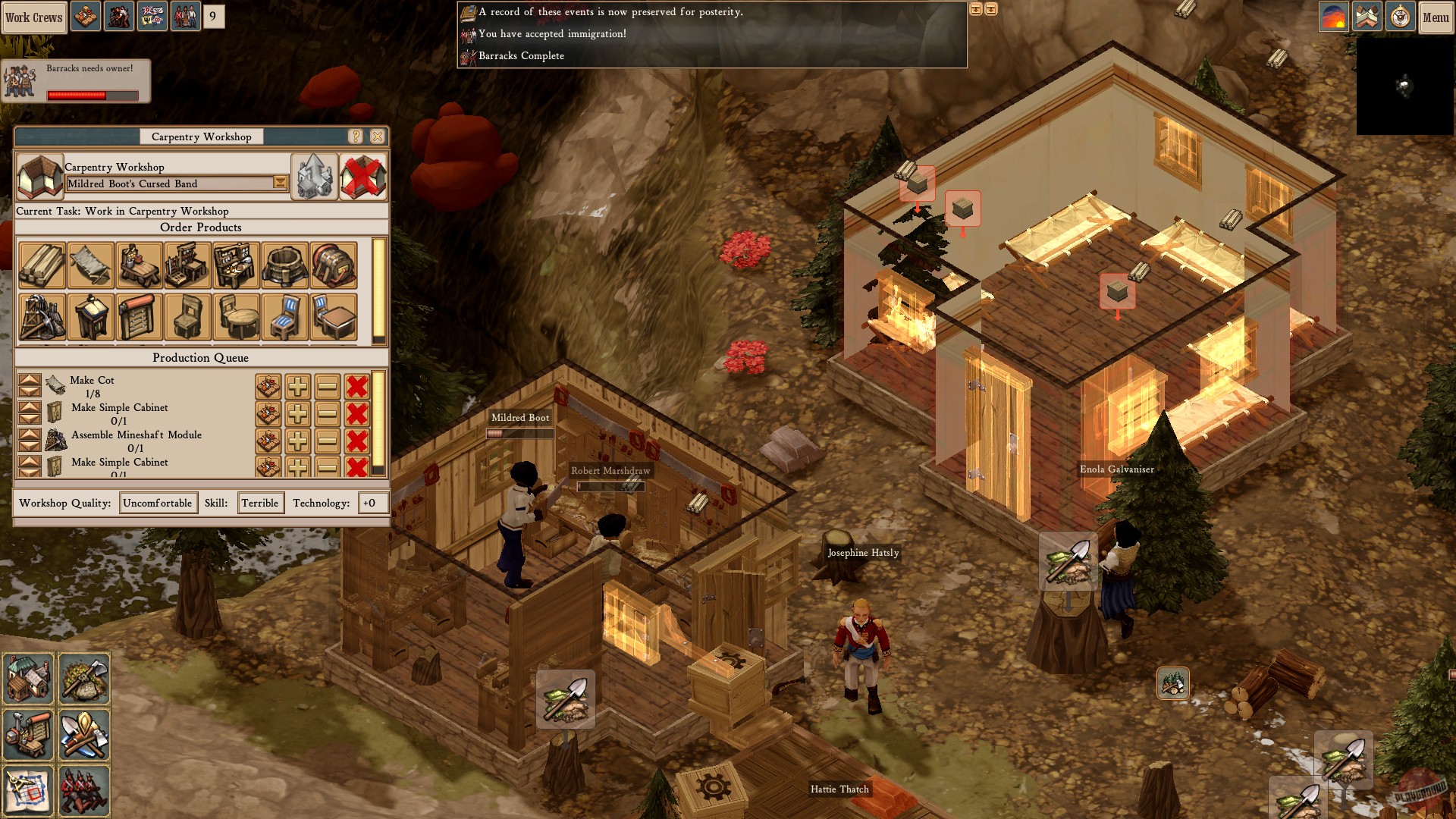Open the military squads panel at bottom left
Viewport: 1456px width, 819px height.
(x=84, y=790)
